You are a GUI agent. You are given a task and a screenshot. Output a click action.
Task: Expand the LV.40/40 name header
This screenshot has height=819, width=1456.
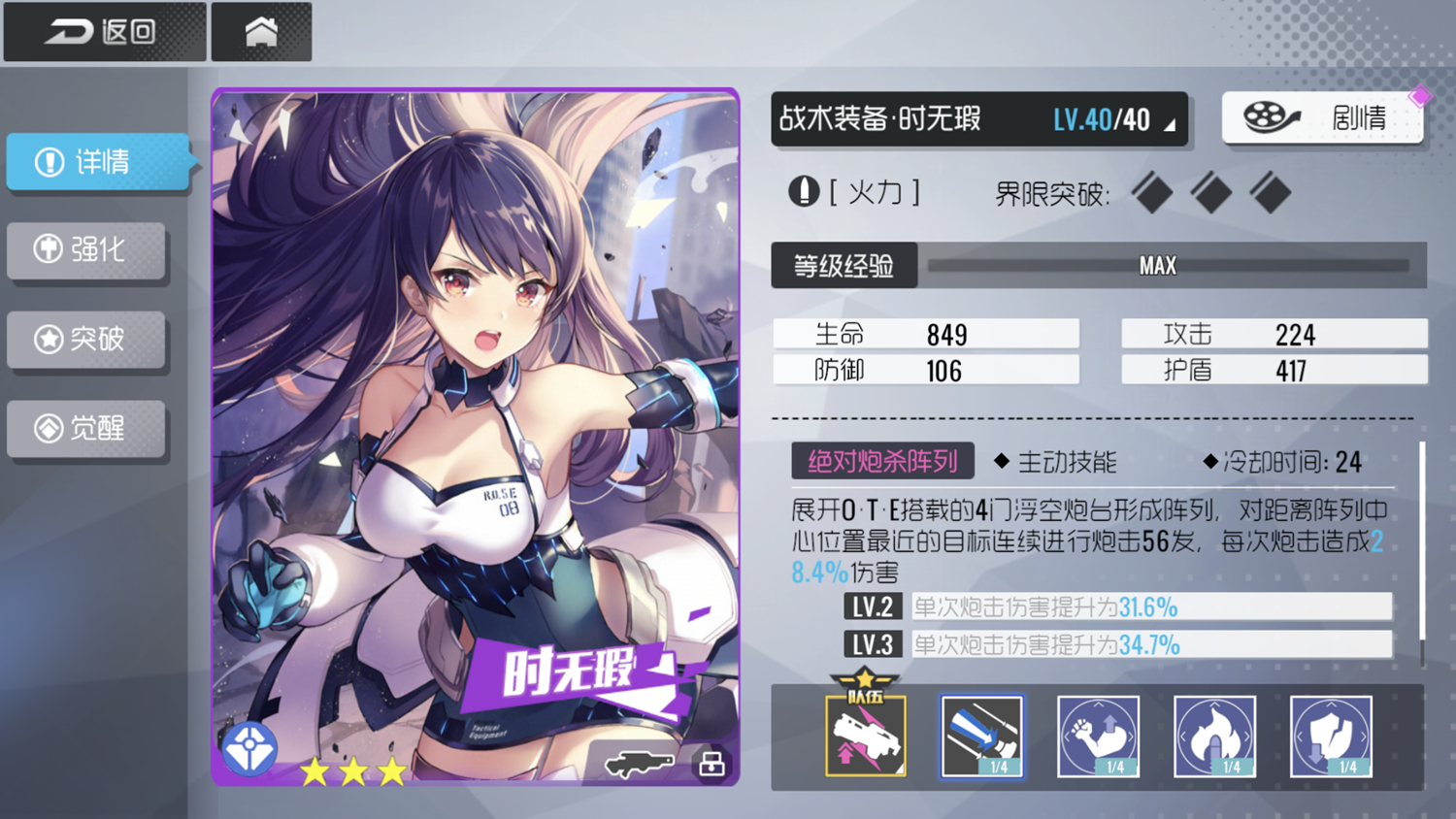click(x=978, y=119)
